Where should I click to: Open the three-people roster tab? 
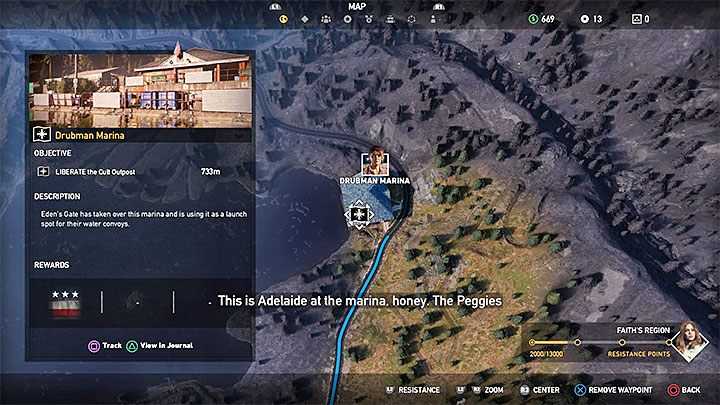pyautogui.click(x=325, y=18)
